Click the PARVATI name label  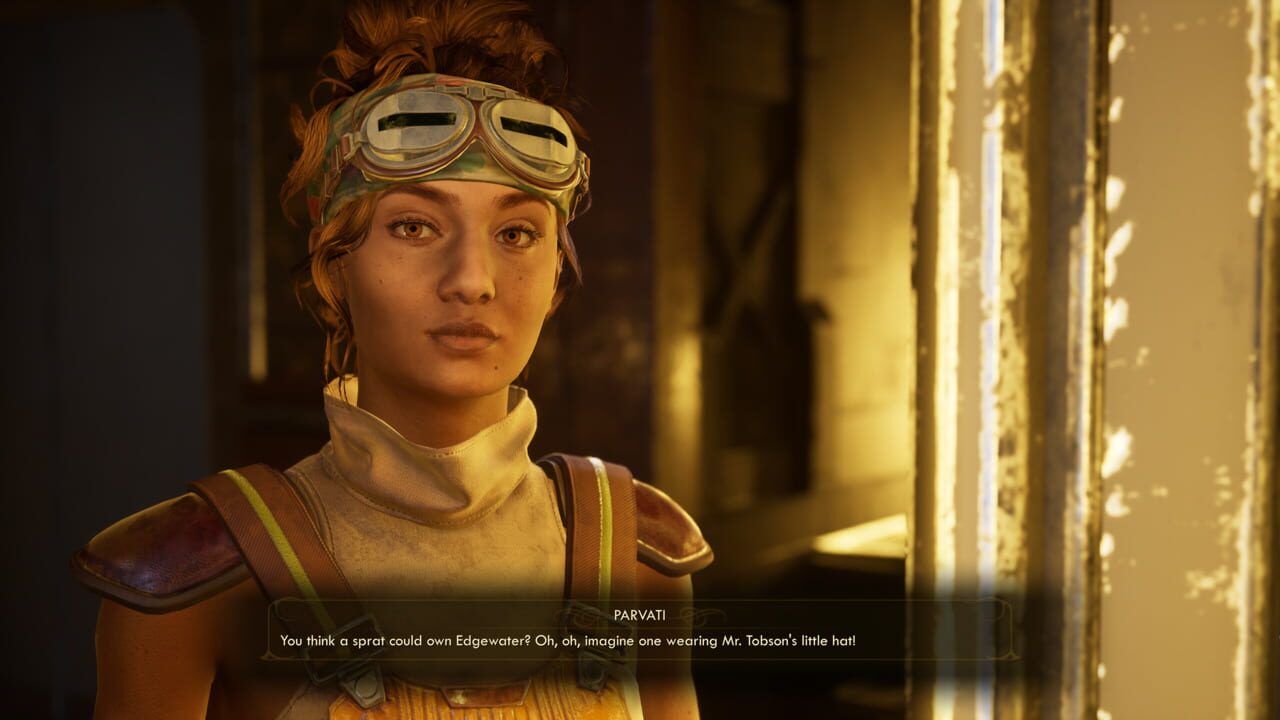pyautogui.click(x=638, y=613)
